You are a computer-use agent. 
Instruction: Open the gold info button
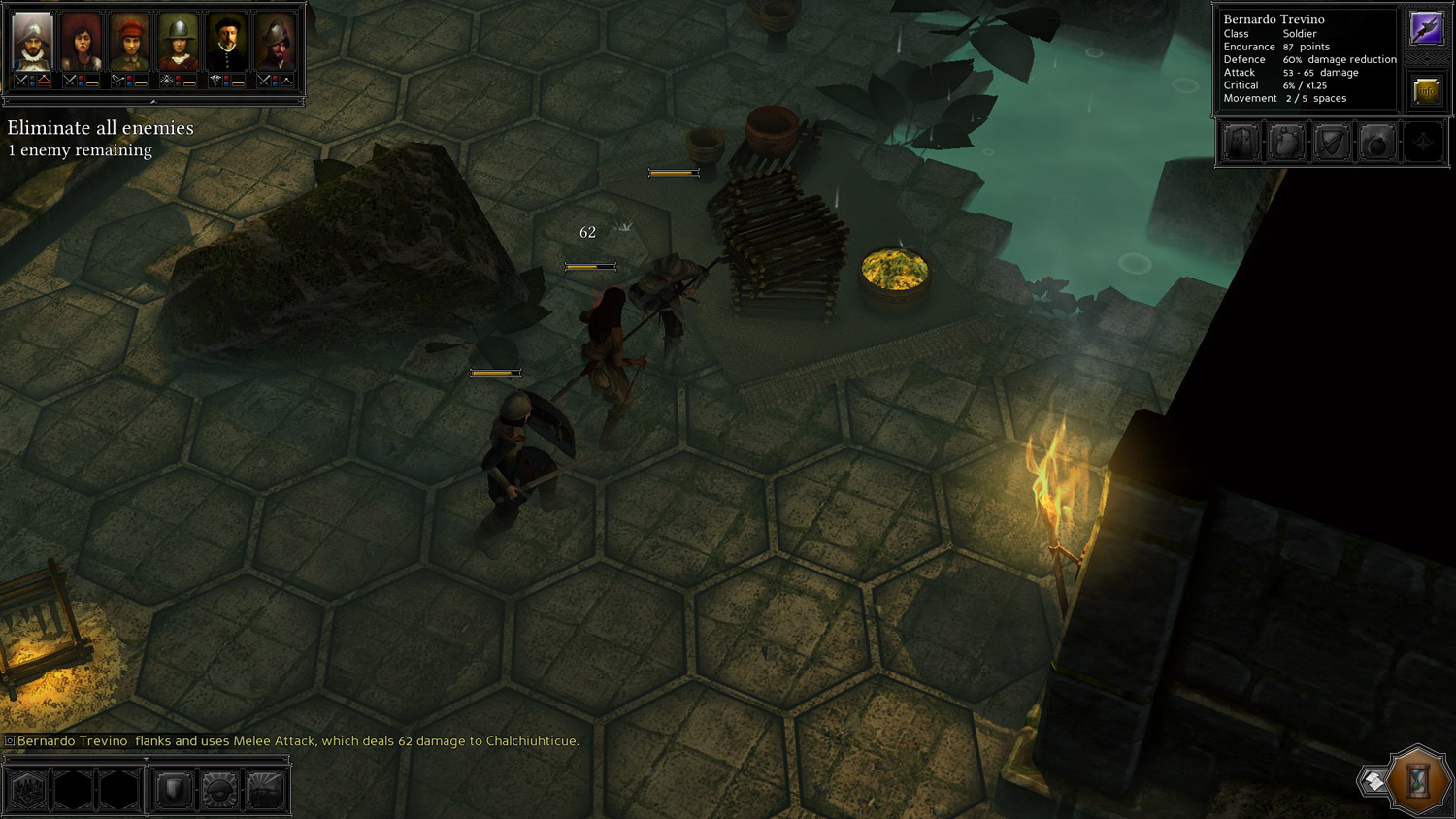1426,91
